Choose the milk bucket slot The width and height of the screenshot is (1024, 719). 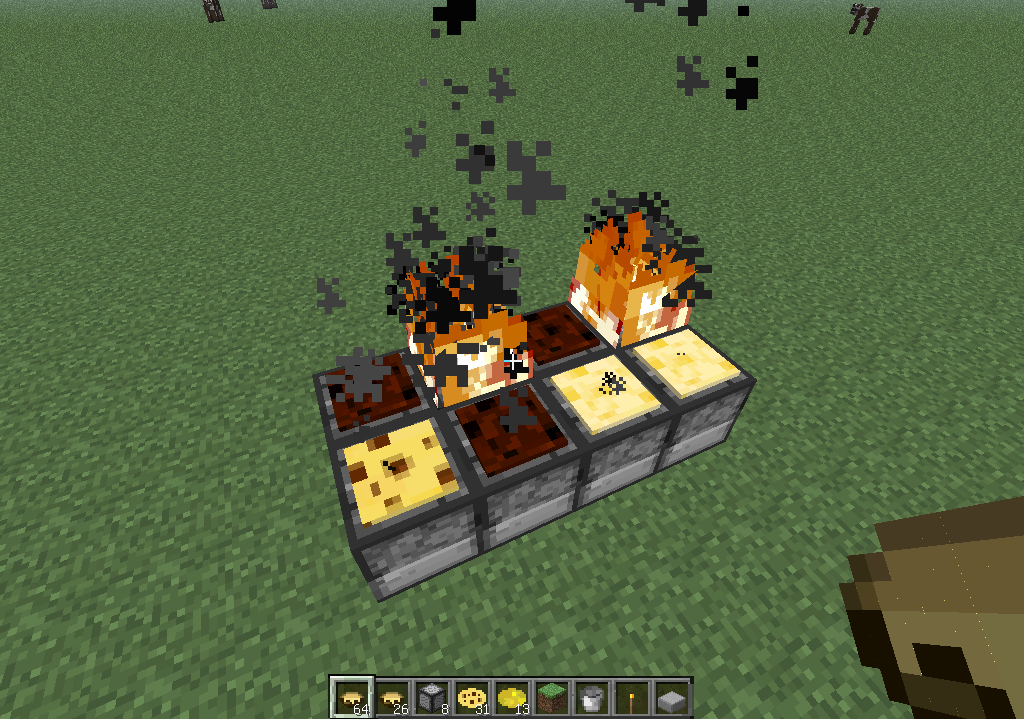pos(592,696)
